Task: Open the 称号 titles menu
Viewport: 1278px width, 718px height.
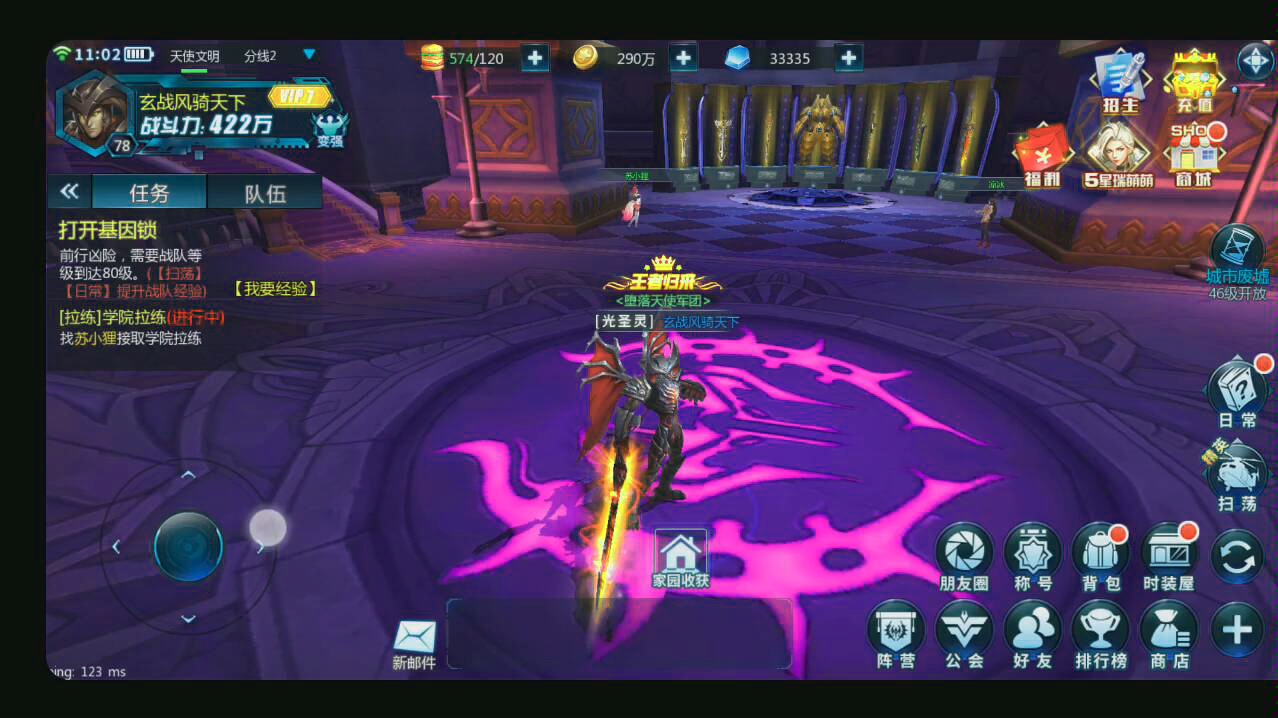Action: click(1032, 555)
